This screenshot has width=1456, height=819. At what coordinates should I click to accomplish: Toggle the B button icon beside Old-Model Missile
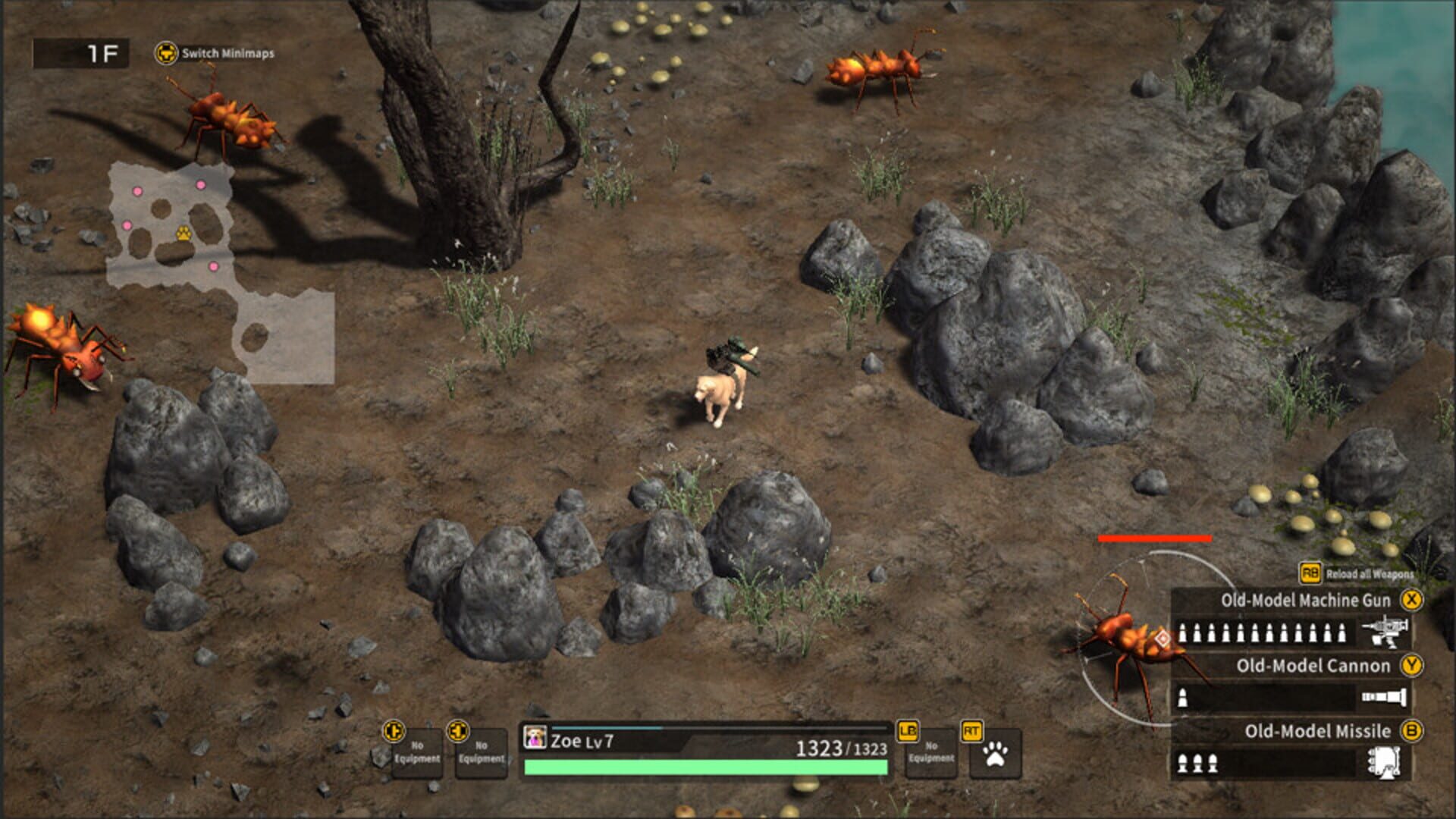(1413, 732)
